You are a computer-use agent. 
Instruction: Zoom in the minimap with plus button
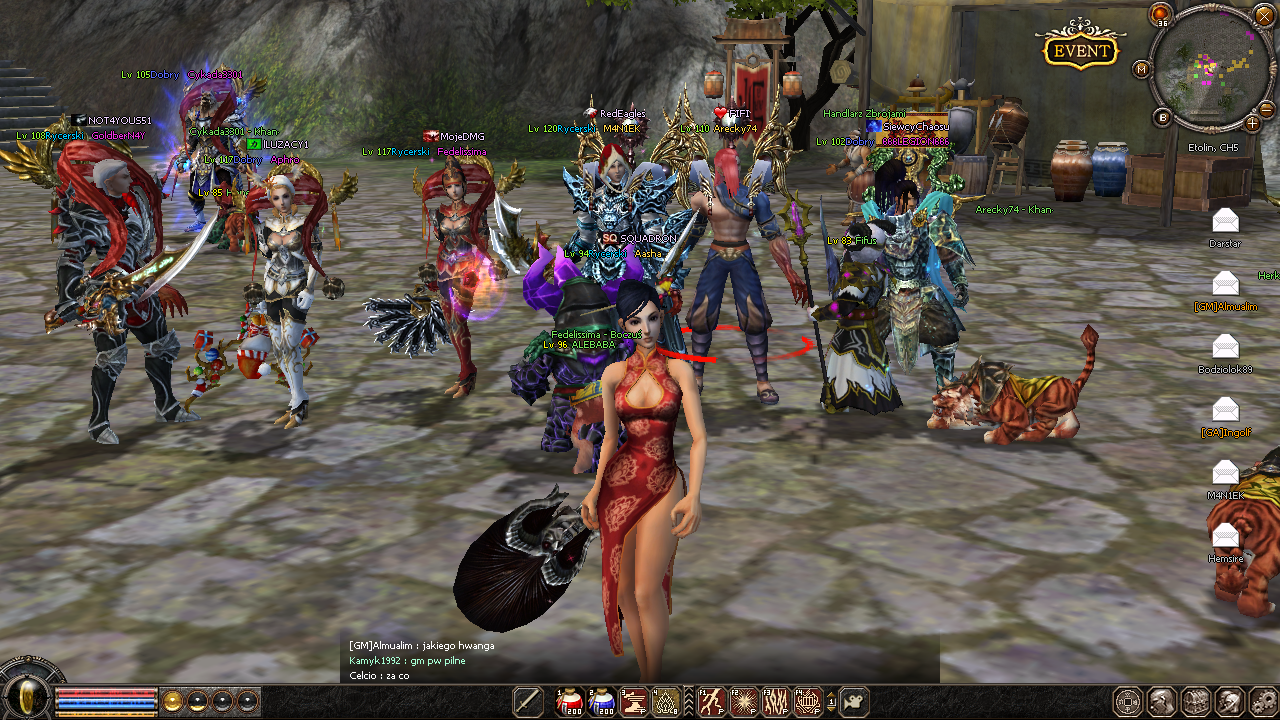1253,123
